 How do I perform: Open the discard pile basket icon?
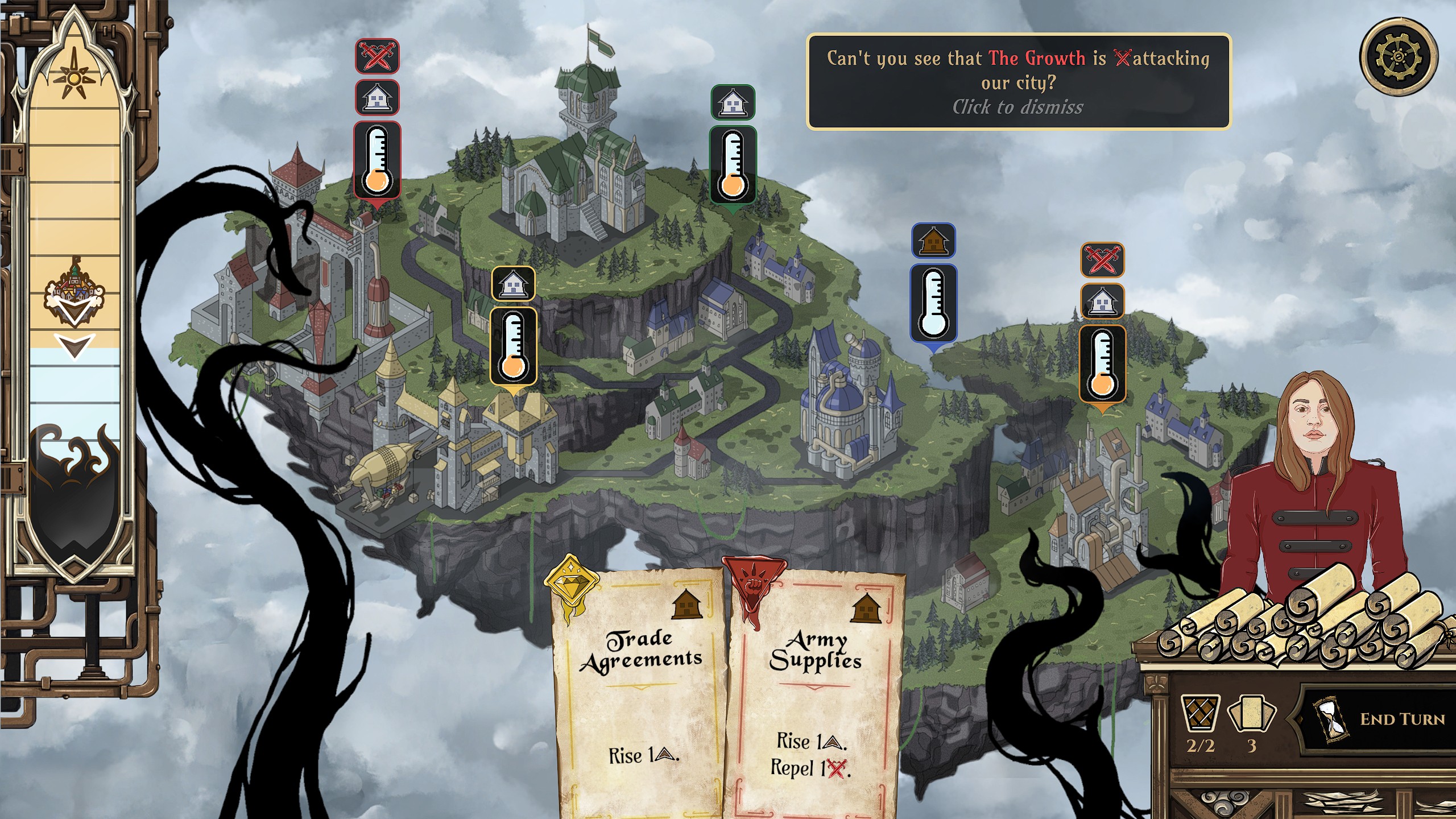[x=1200, y=713]
